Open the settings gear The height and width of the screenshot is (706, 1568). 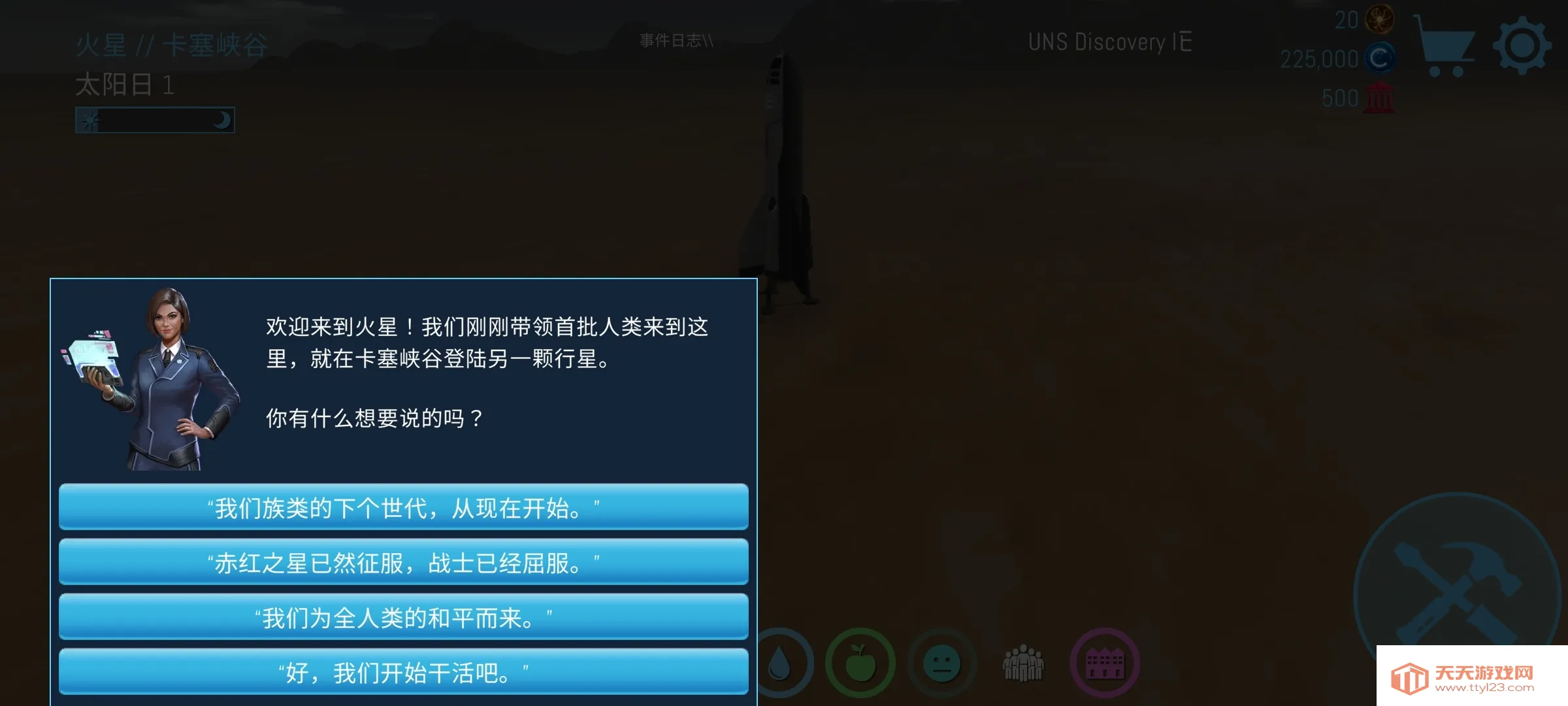[x=1523, y=44]
